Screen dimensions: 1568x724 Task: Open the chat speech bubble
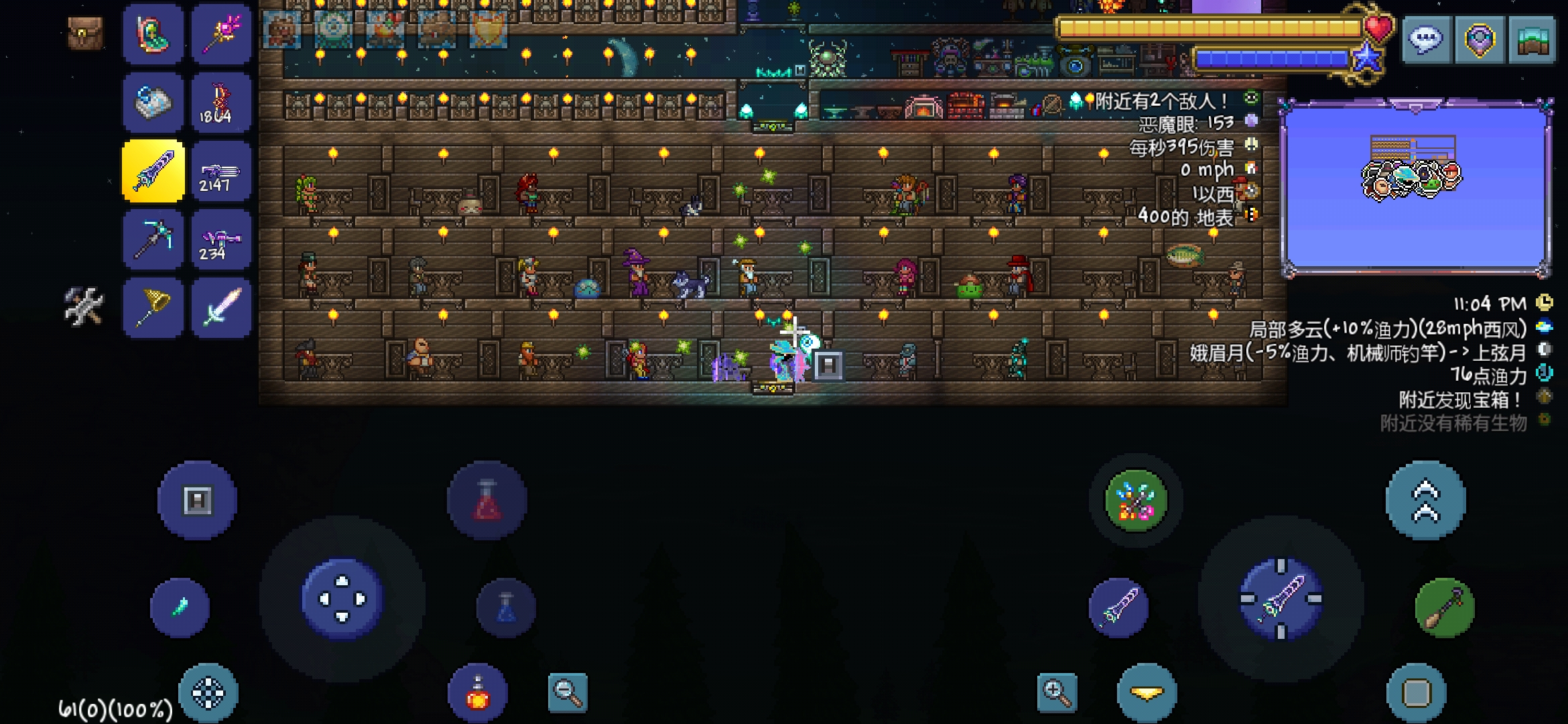point(1425,40)
